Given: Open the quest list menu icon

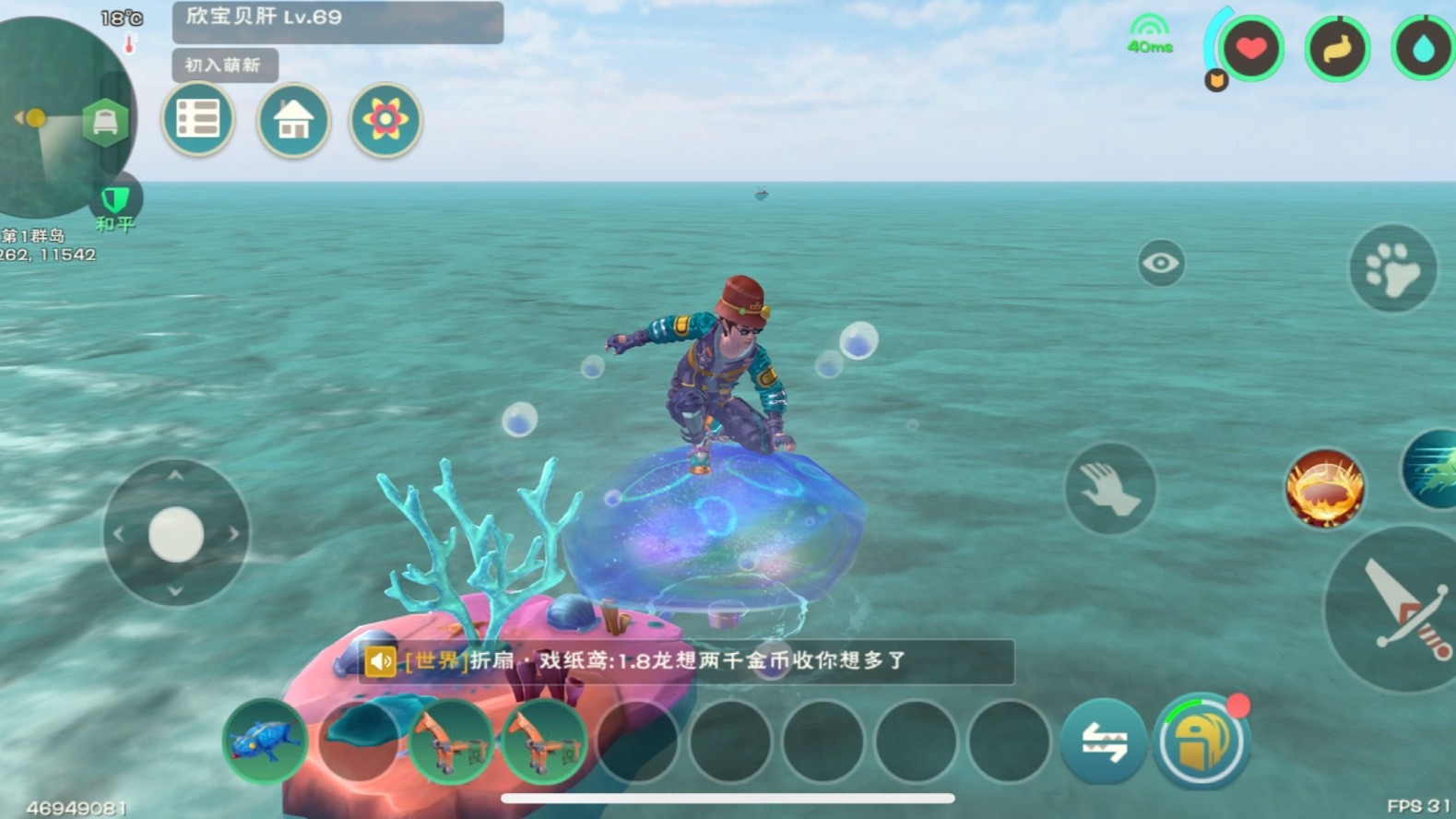Looking at the screenshot, I should pyautogui.click(x=198, y=120).
